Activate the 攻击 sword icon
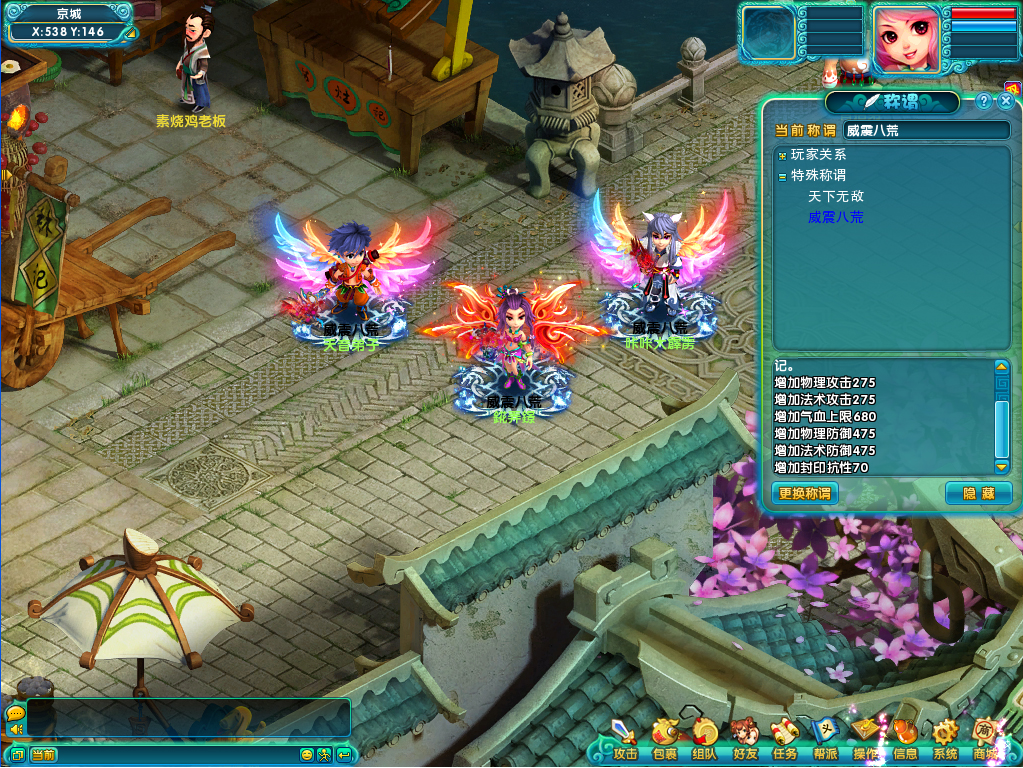This screenshot has width=1023, height=768. tap(624, 740)
